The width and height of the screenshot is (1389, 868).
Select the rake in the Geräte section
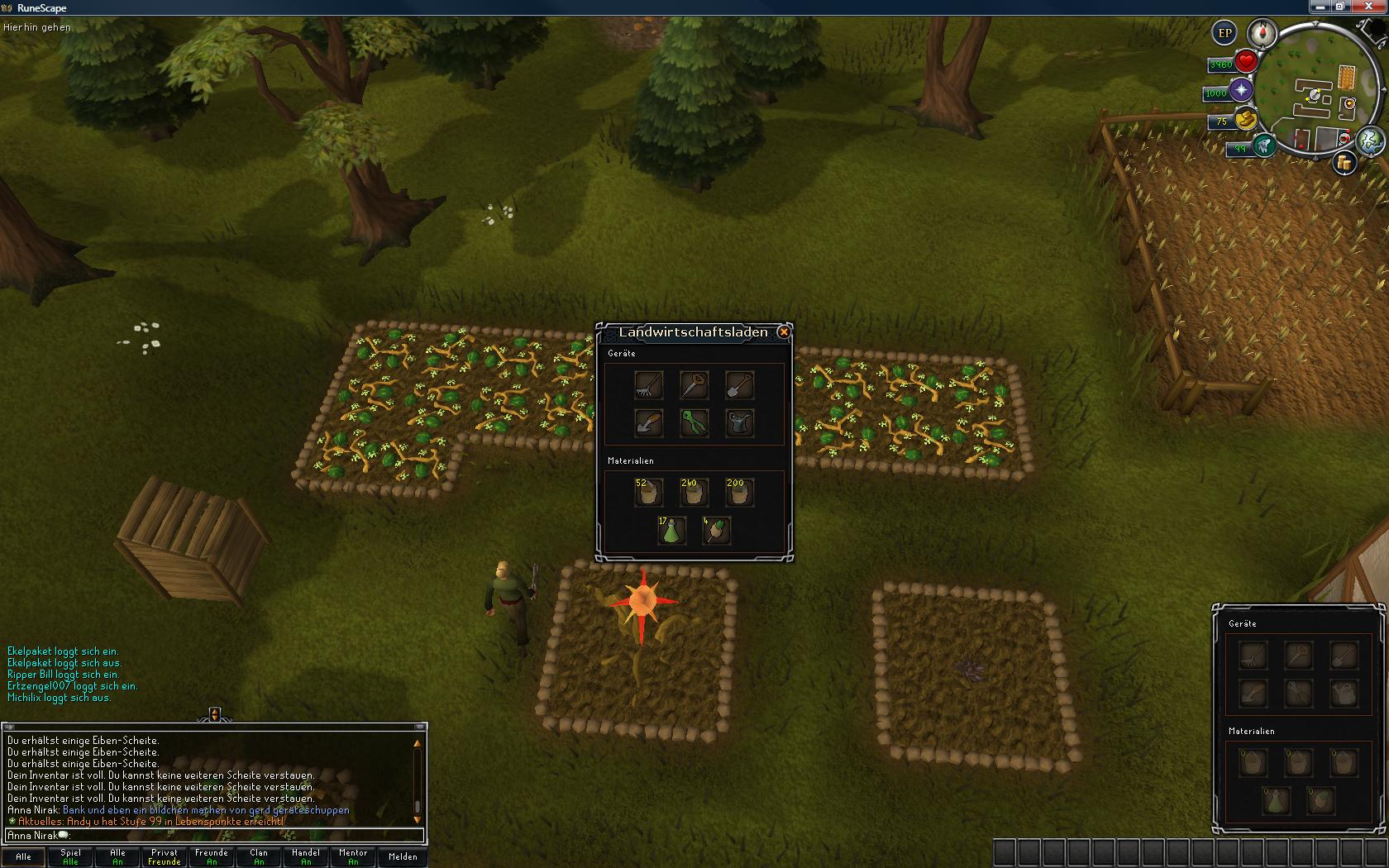[x=648, y=384]
